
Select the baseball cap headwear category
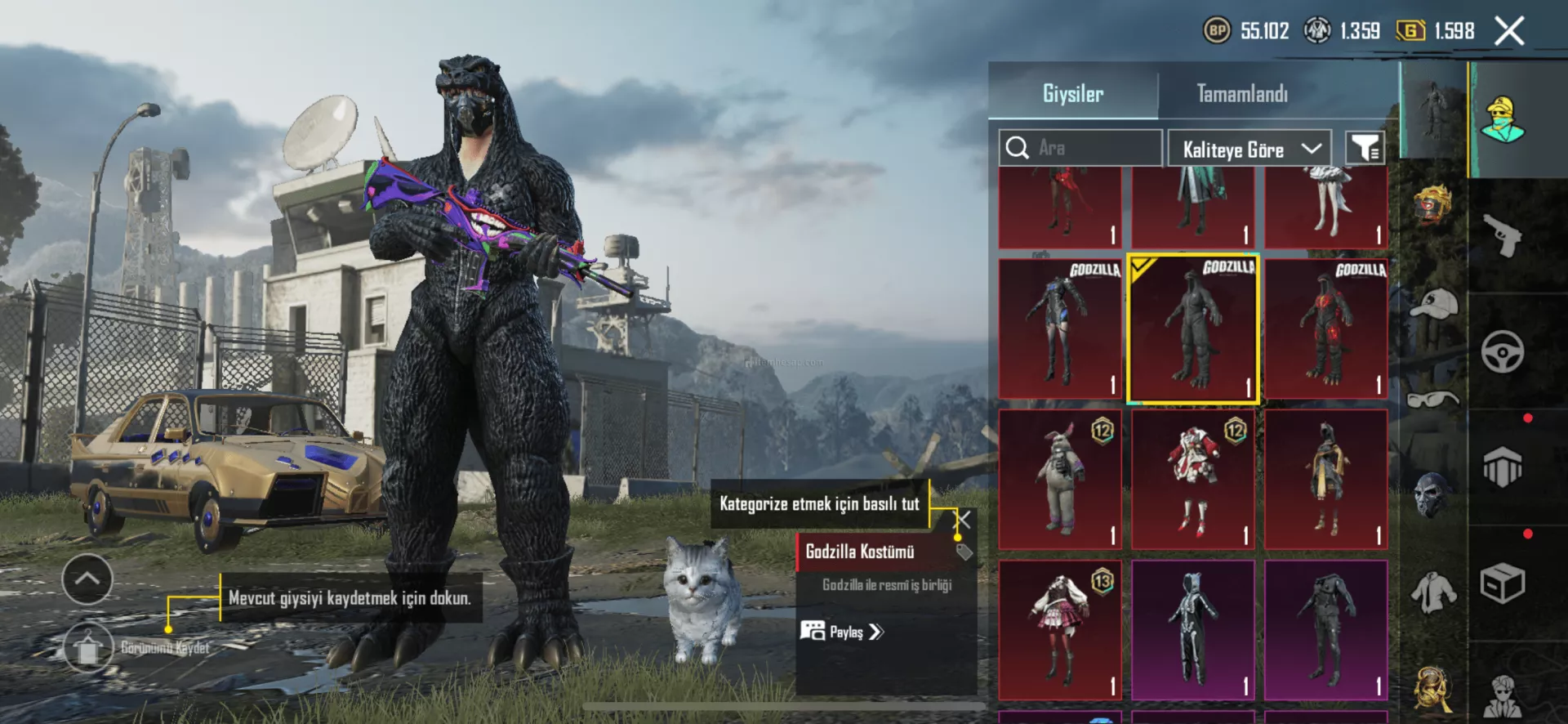click(x=1433, y=304)
